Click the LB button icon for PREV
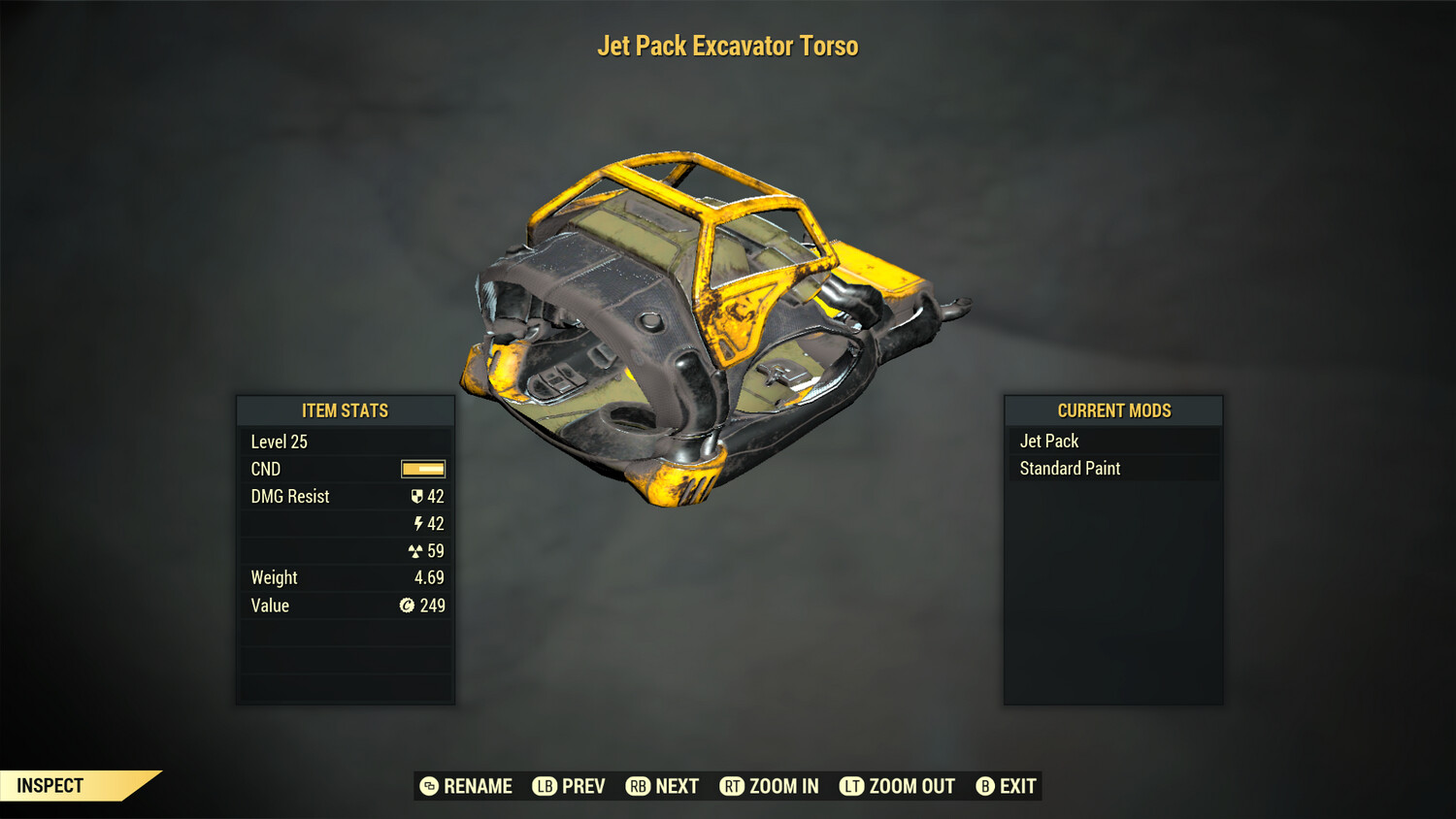Image resolution: width=1456 pixels, height=819 pixels. point(544,786)
